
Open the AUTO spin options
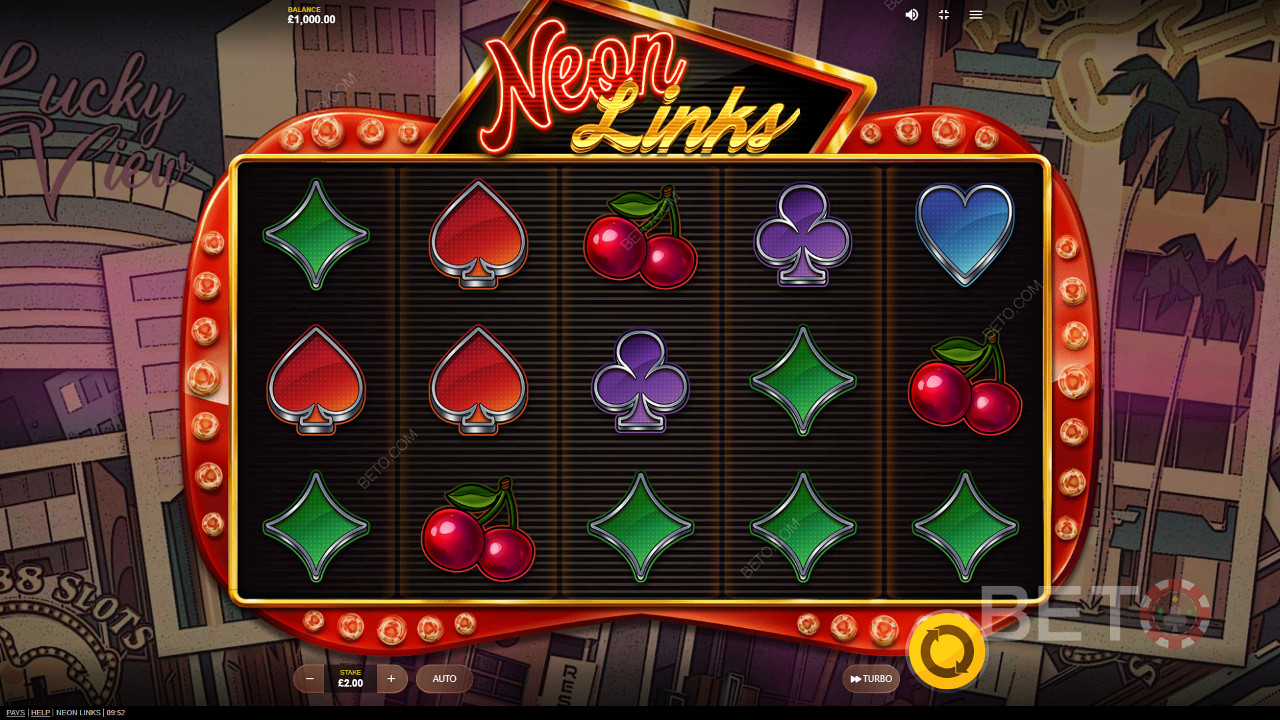[x=444, y=679]
